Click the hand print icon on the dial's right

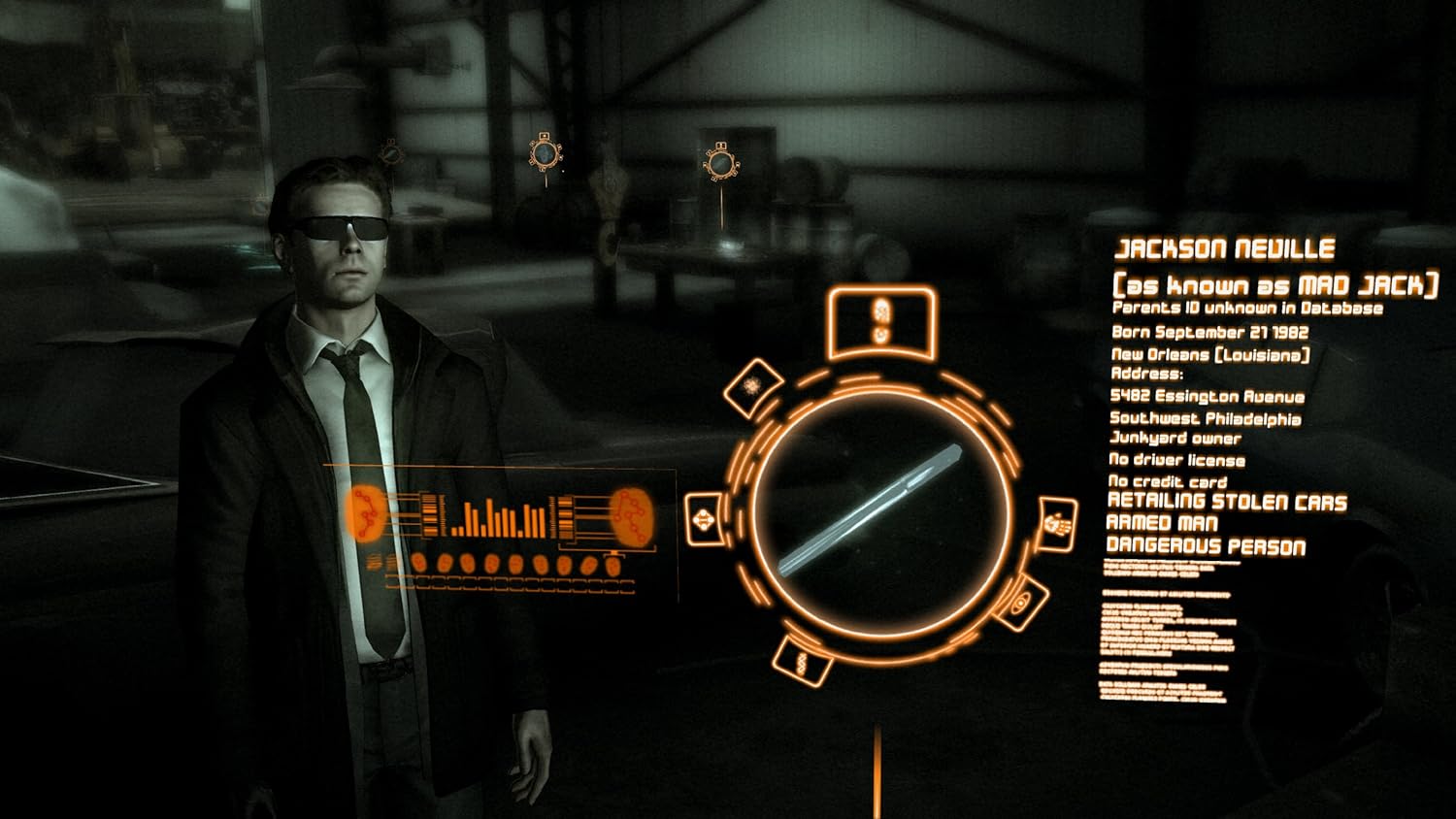tap(1053, 524)
